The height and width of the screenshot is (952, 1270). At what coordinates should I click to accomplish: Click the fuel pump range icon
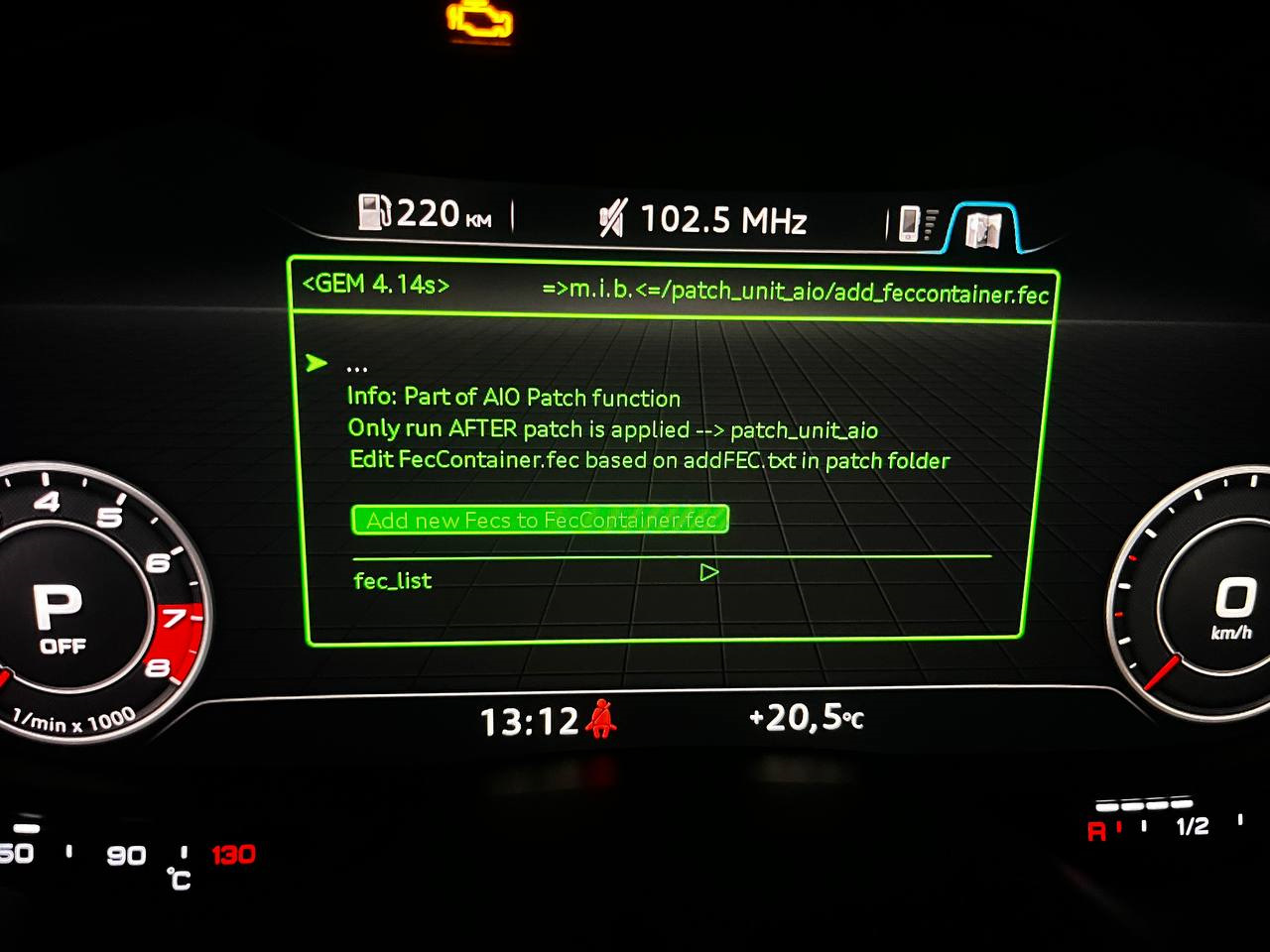click(377, 212)
